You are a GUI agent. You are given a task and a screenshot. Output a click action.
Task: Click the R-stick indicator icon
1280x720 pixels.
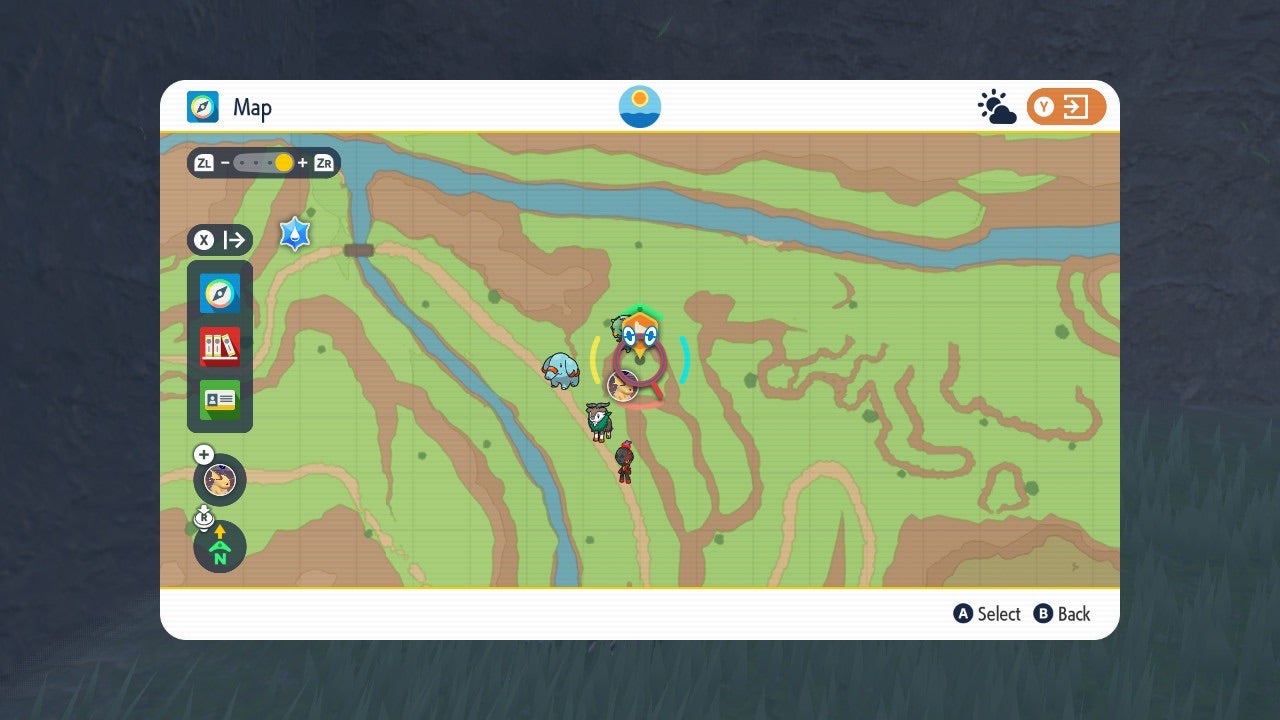coord(203,517)
